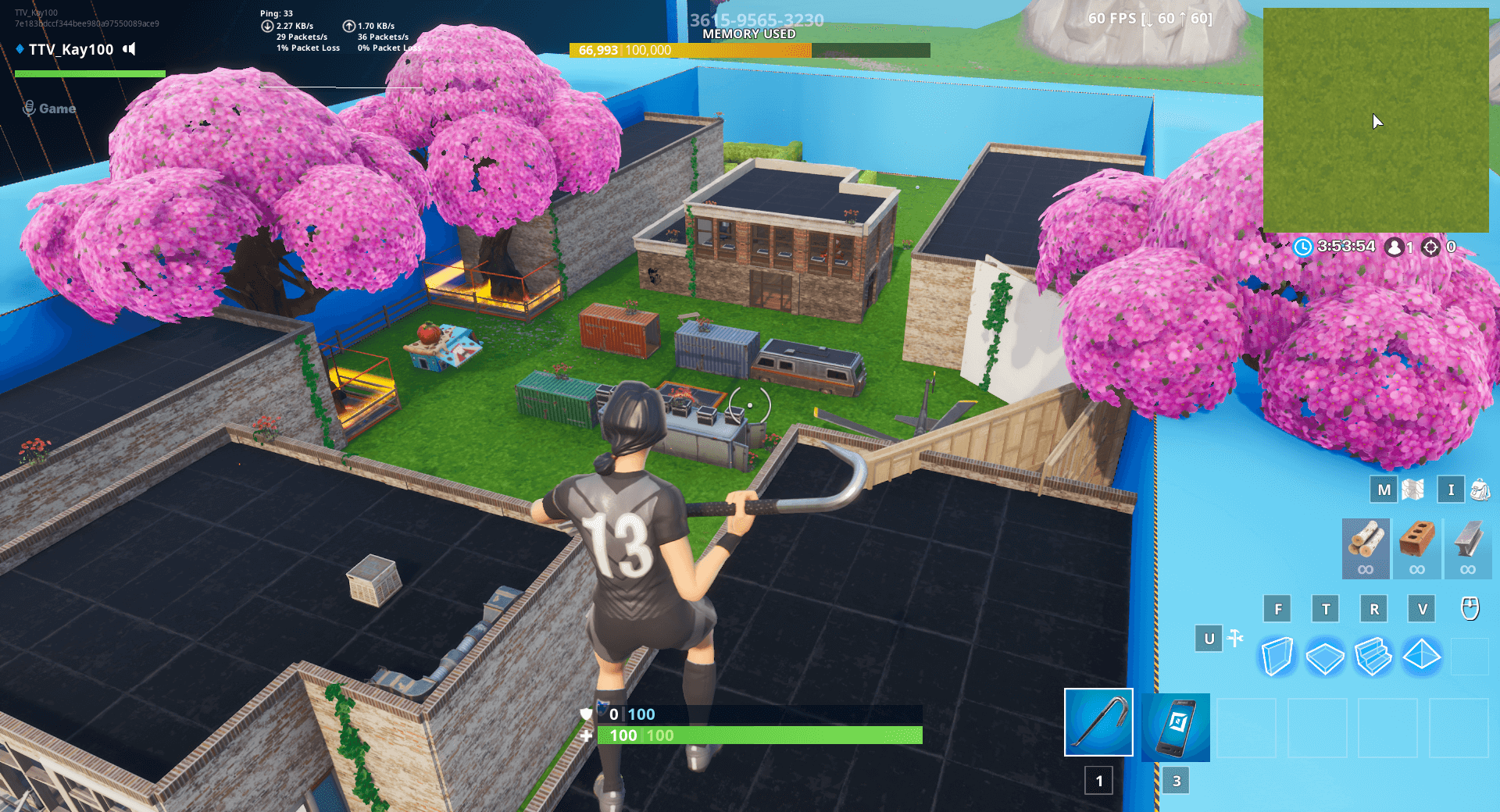This screenshot has height=812, width=1500.
Task: Select the stairs build piece icon
Action: 1373,656
